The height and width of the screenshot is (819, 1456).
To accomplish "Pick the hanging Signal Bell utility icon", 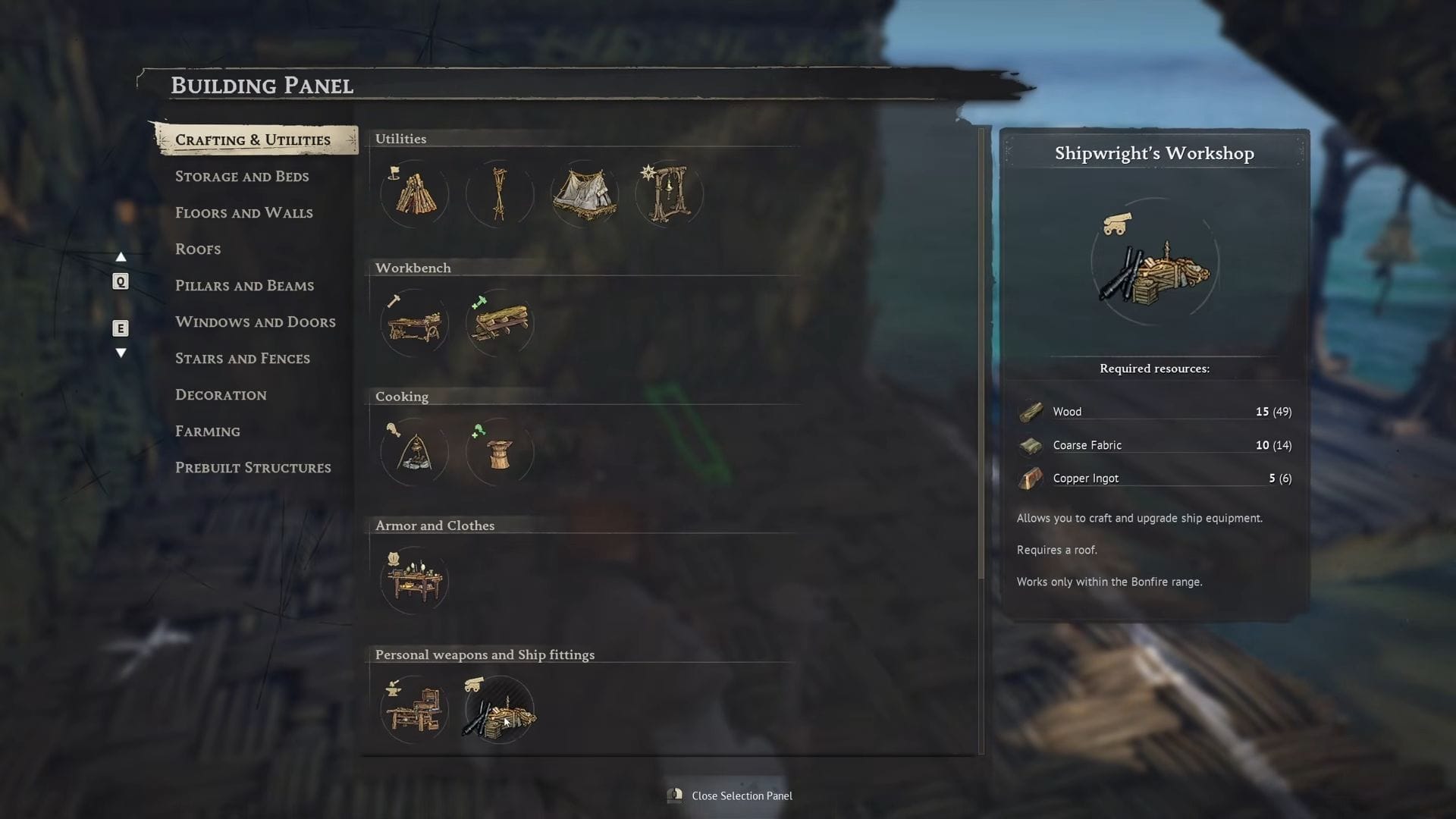I will [669, 193].
